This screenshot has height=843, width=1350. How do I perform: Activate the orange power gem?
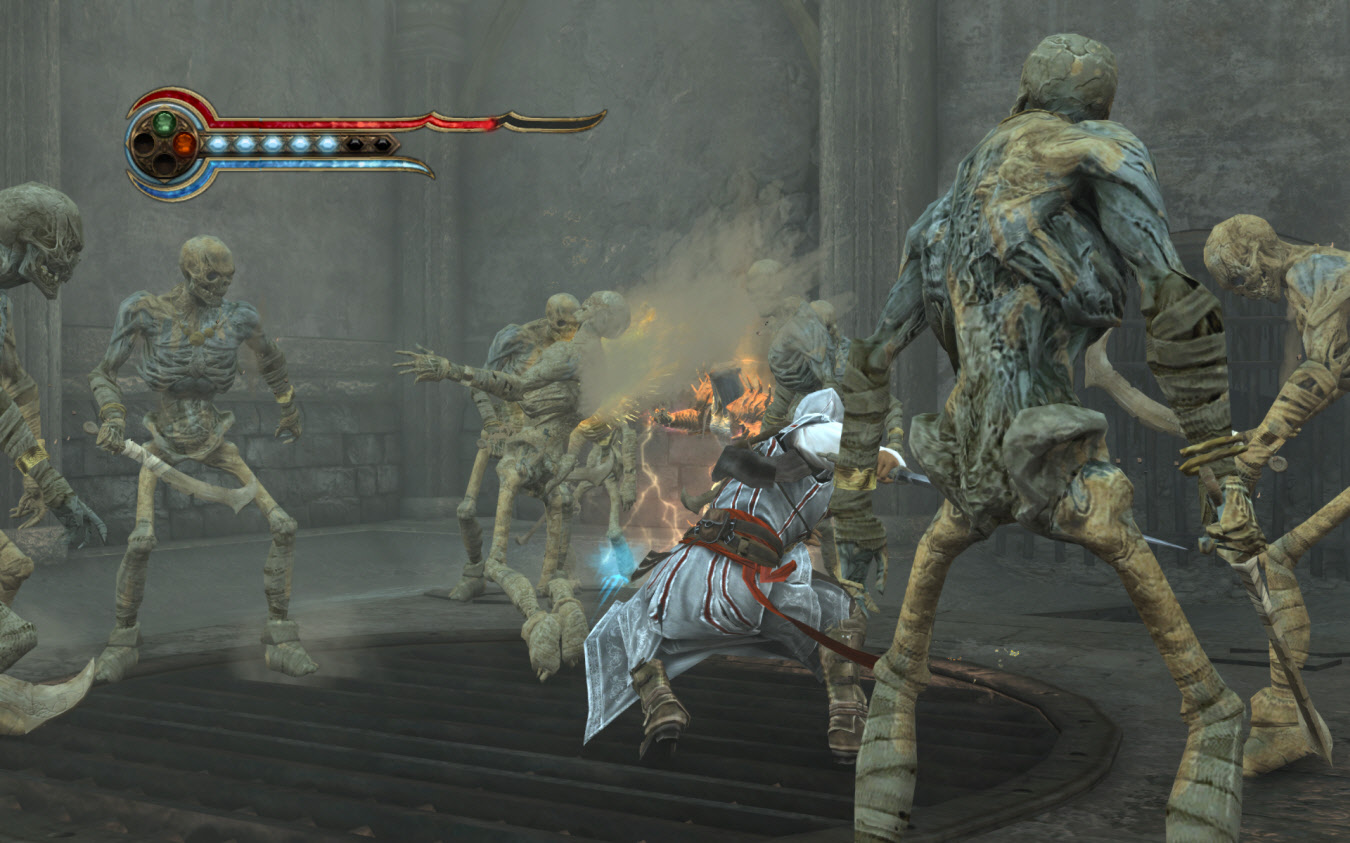coord(184,144)
